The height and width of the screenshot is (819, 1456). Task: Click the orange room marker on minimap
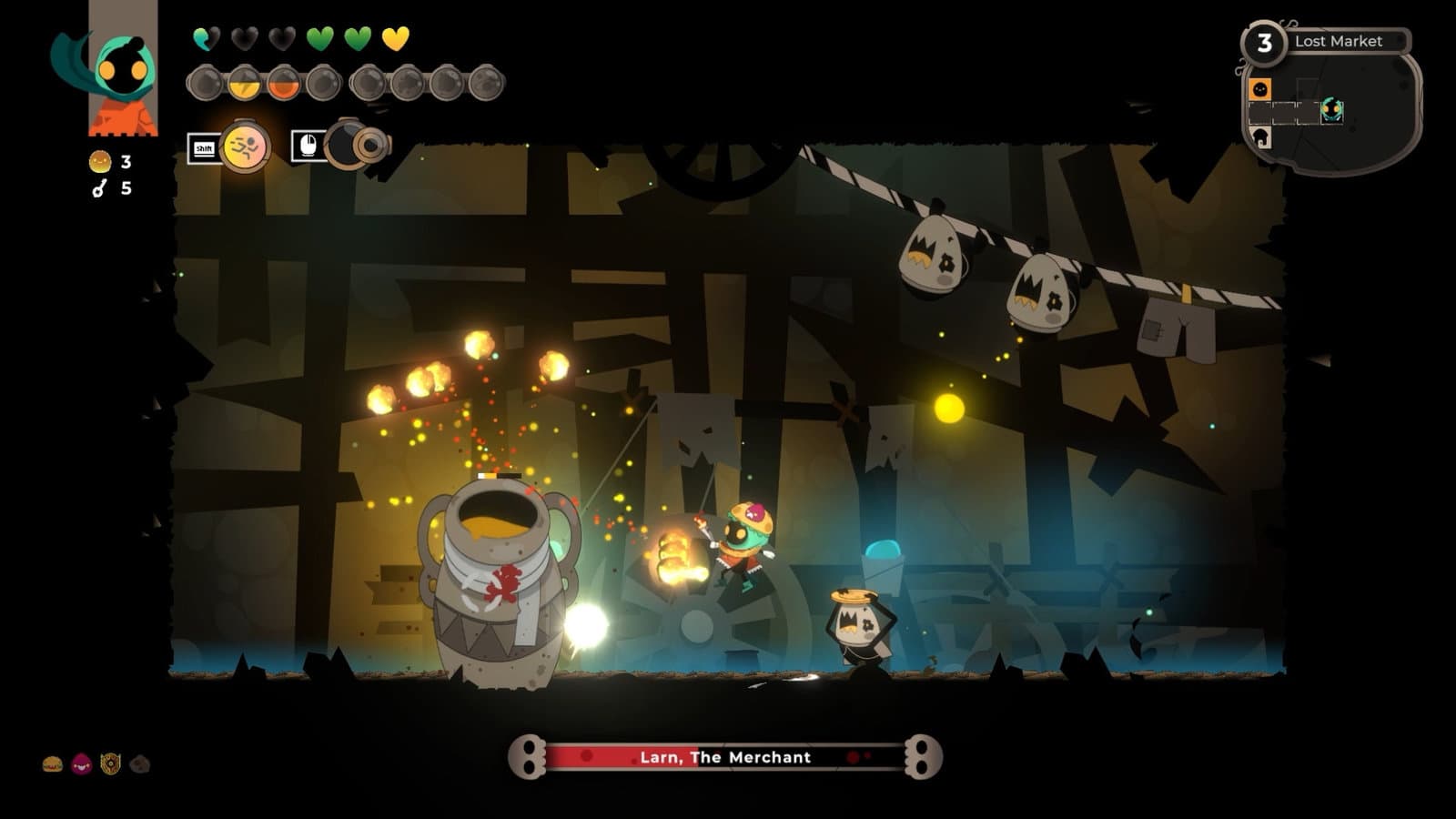pos(1259,89)
